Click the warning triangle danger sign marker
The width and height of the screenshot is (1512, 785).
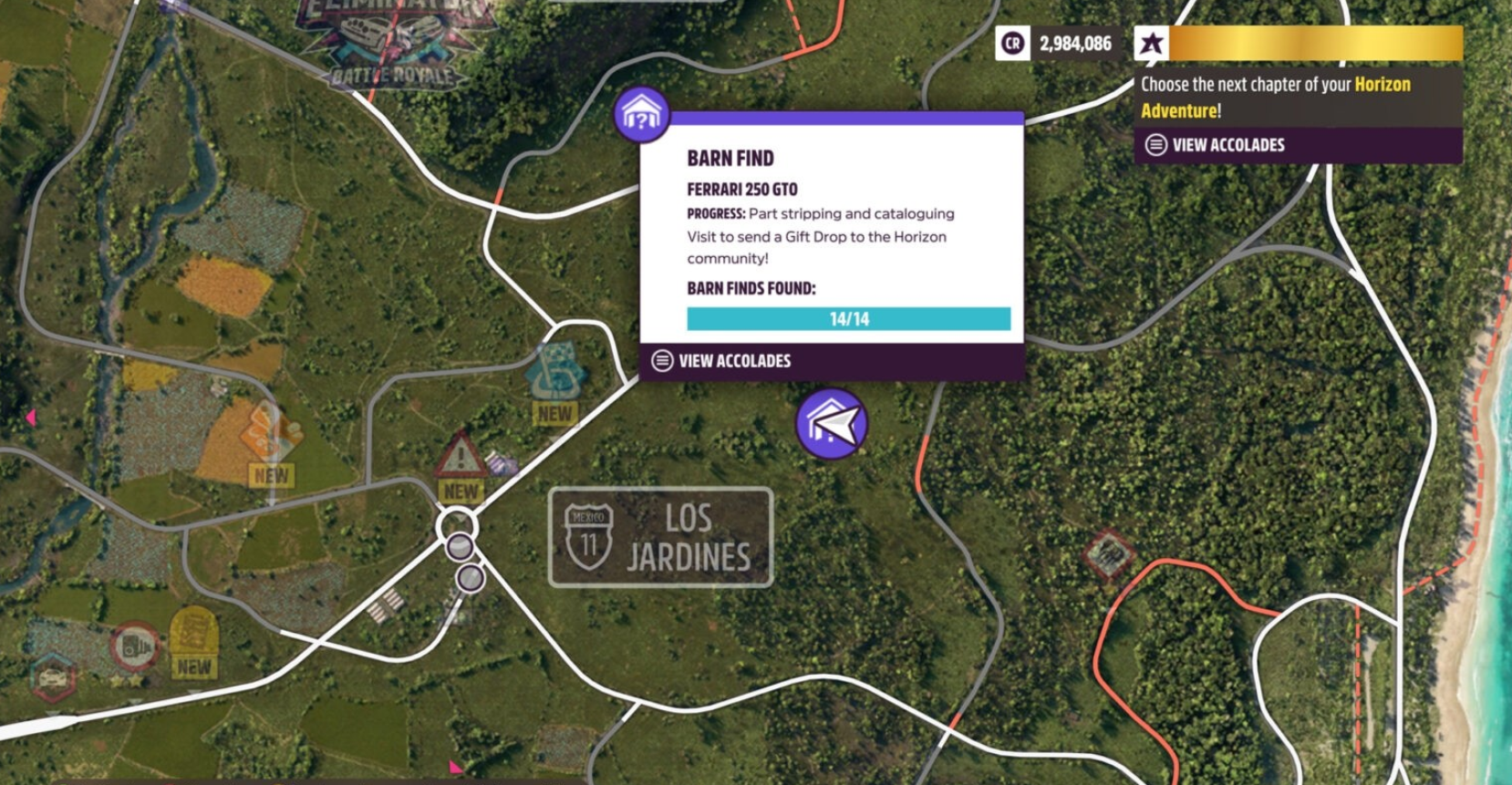click(461, 455)
